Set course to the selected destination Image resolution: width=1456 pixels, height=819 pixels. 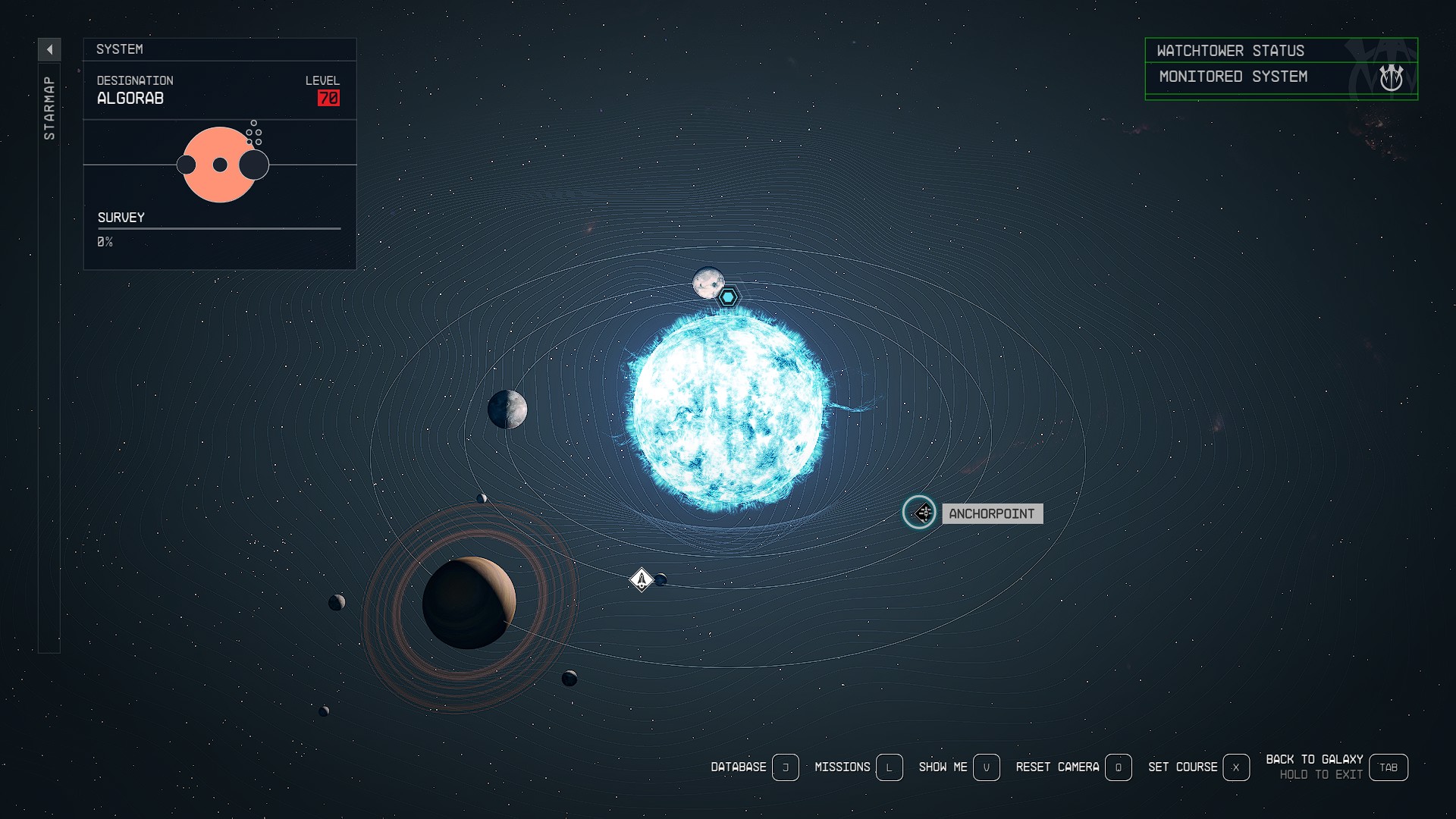(x=1235, y=767)
